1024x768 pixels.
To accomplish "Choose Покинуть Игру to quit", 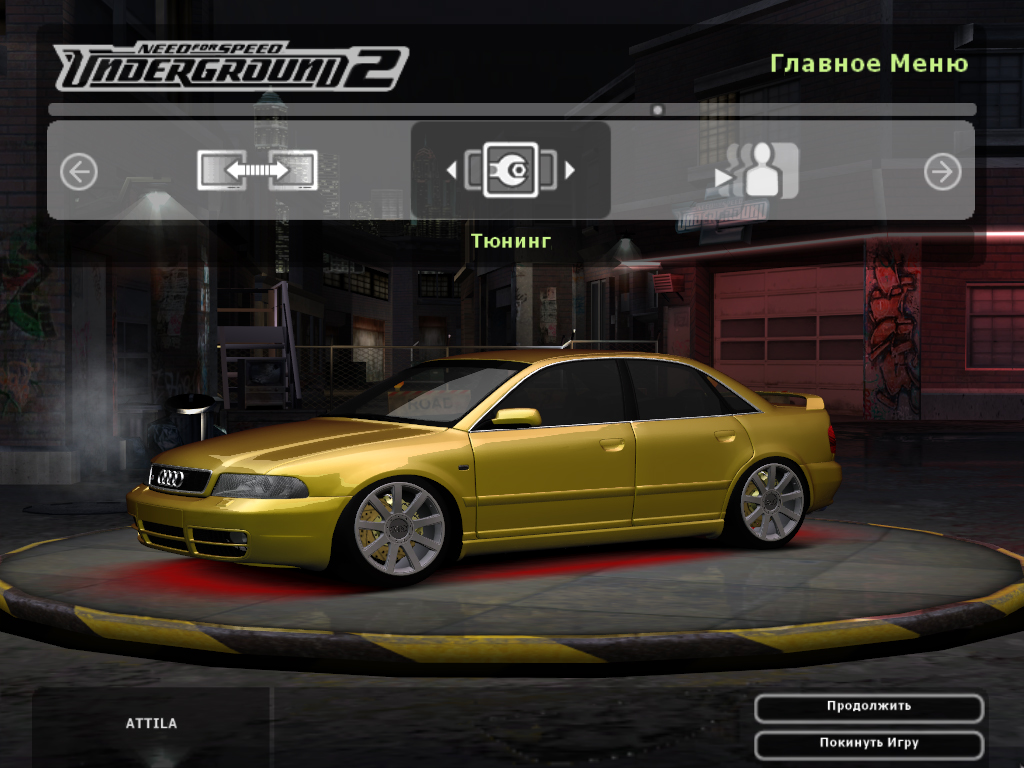I will [x=868, y=745].
